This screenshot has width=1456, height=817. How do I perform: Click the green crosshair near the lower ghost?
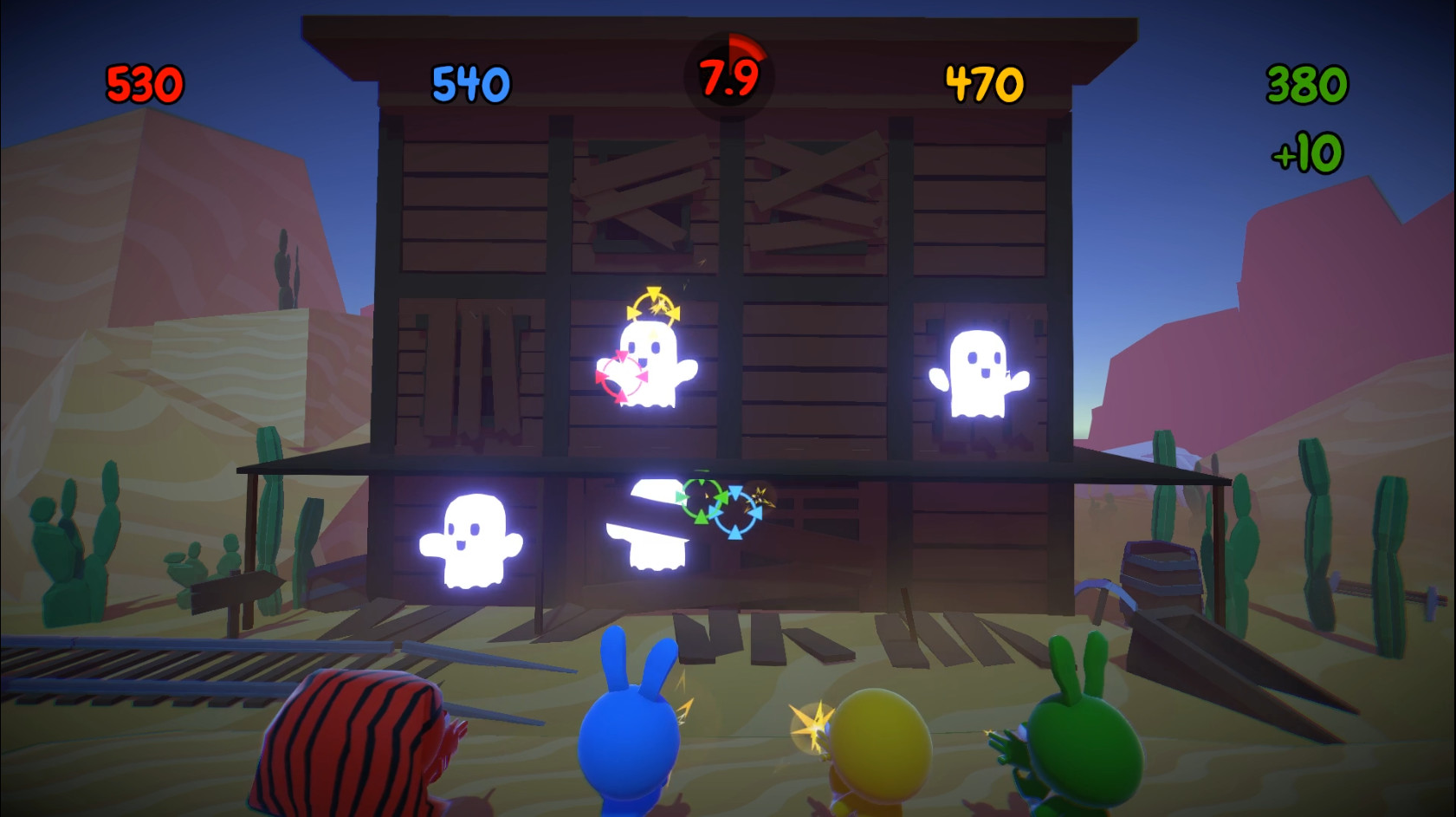[x=700, y=501]
